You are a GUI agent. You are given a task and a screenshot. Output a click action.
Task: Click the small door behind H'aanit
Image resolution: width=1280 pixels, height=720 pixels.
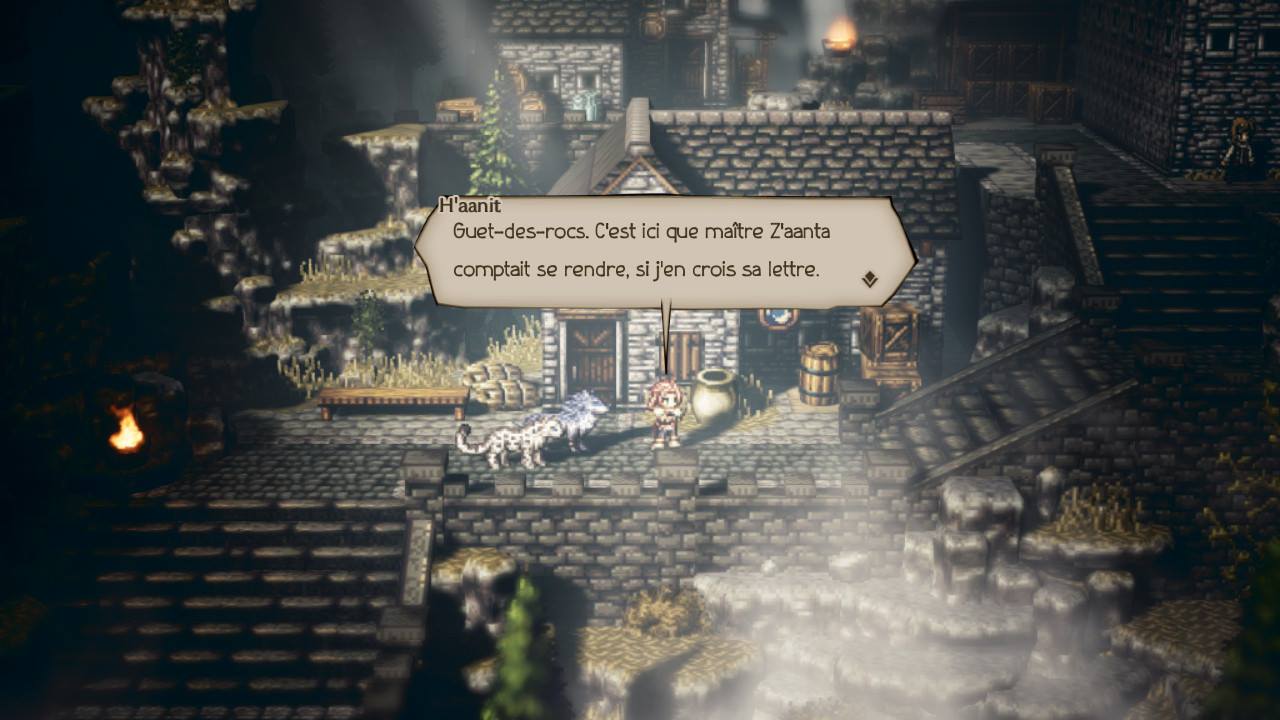click(x=680, y=350)
